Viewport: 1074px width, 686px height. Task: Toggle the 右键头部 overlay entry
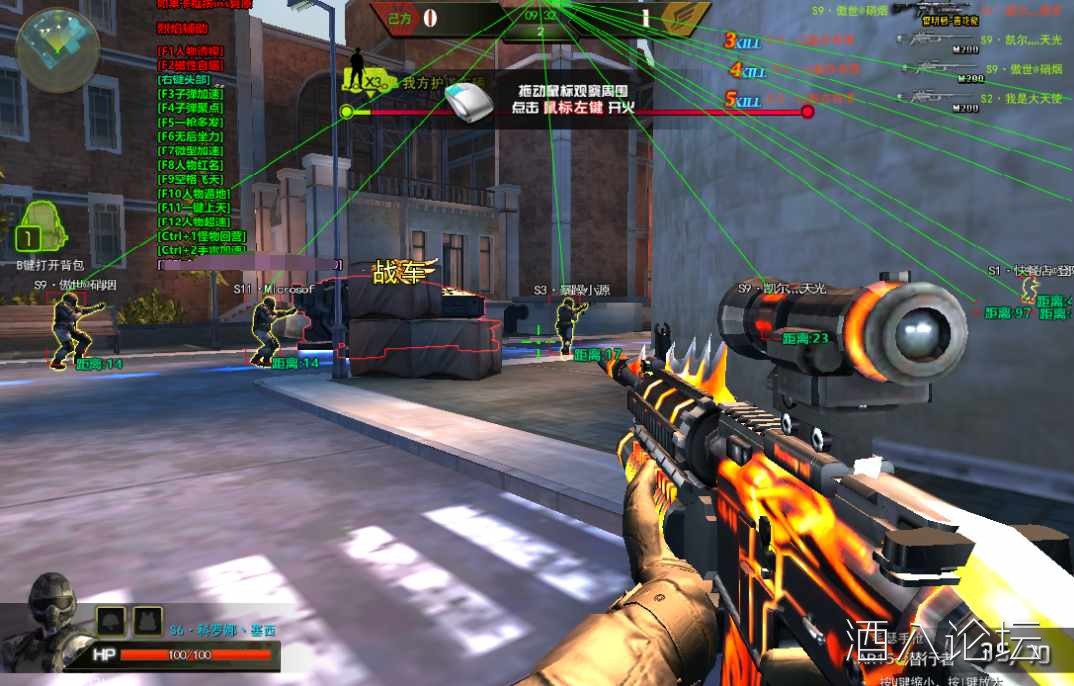click(184, 79)
